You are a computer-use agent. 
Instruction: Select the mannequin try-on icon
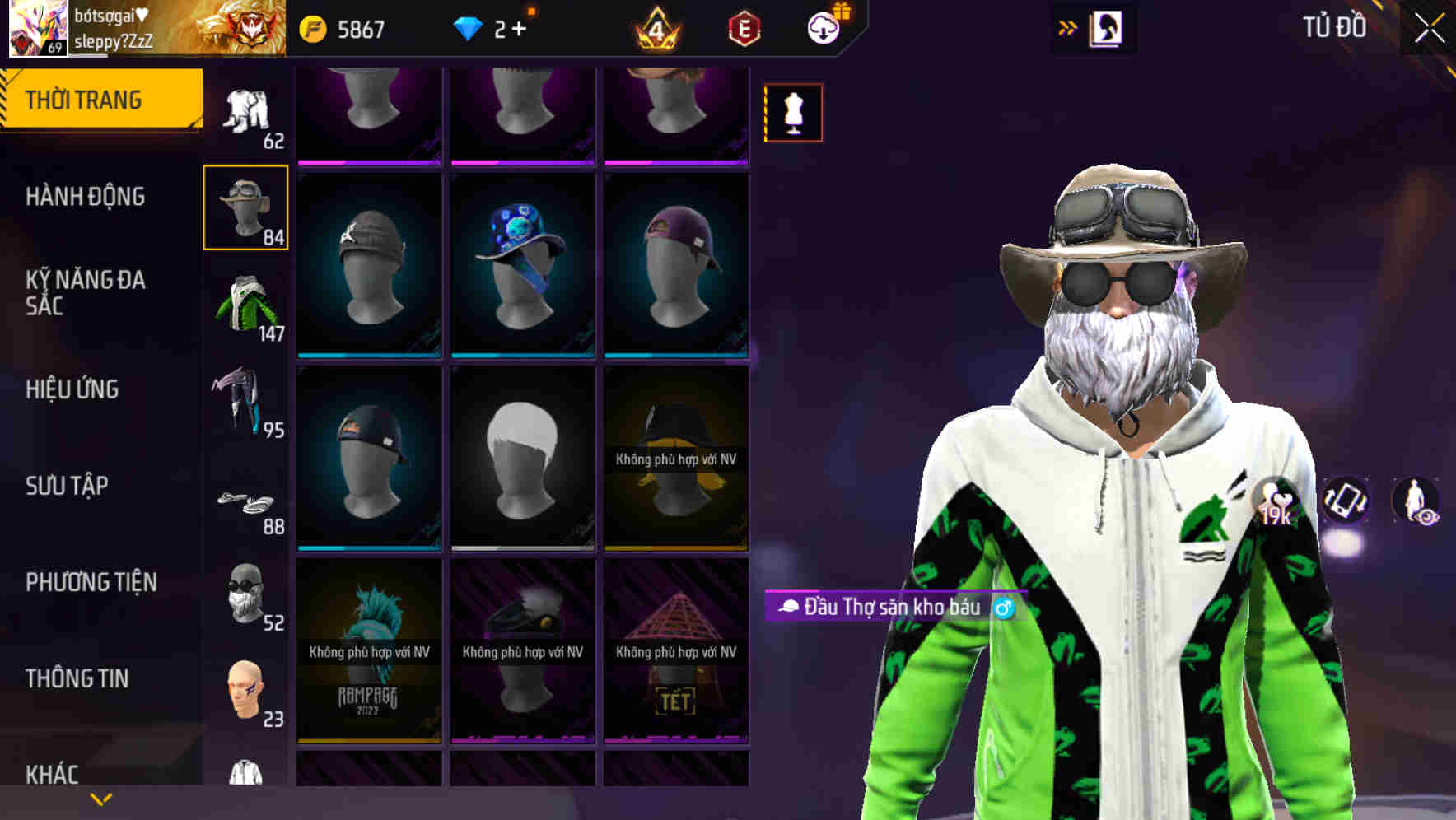pyautogui.click(x=793, y=113)
